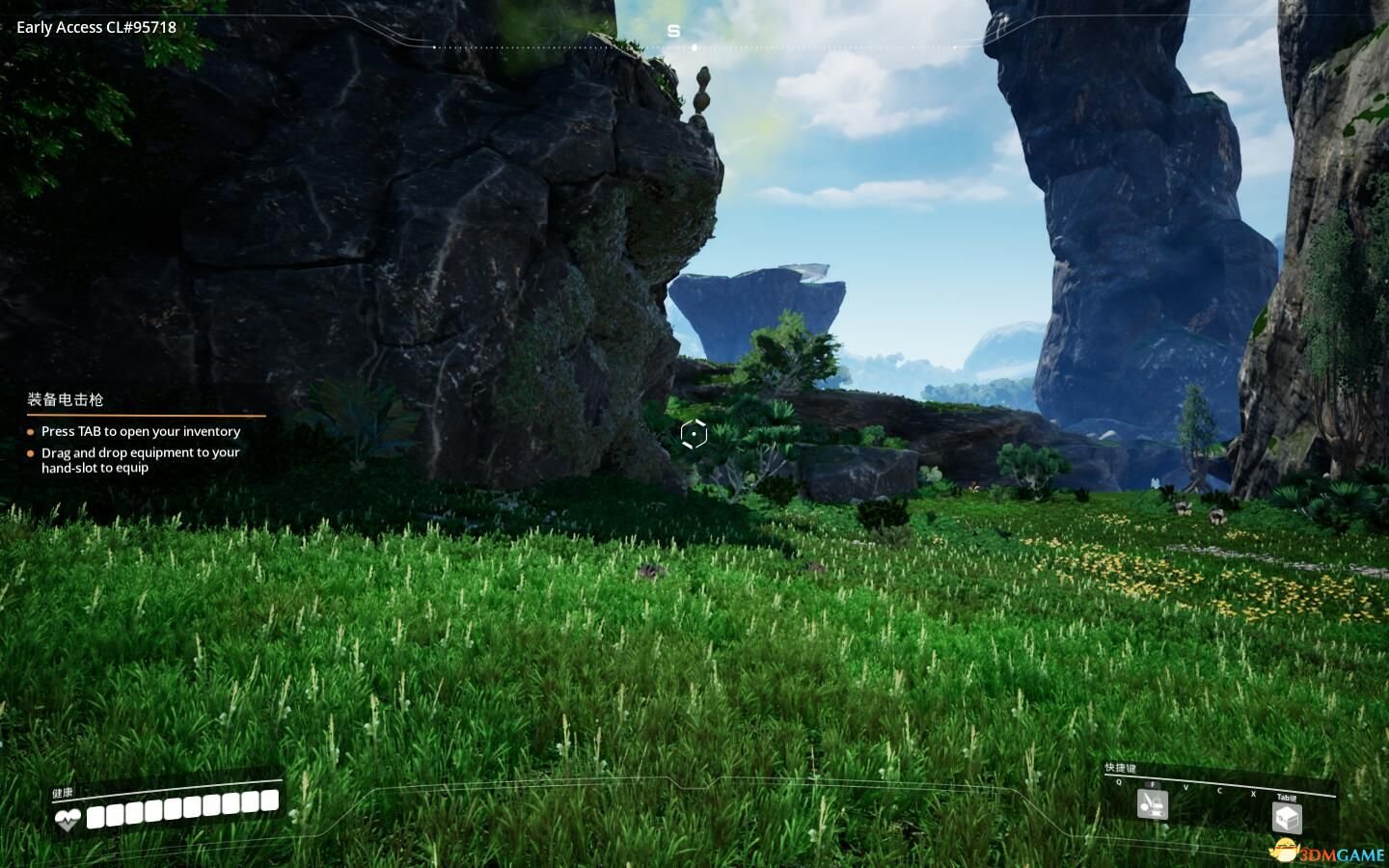Collapse the 装备电击枪 tutorial panel
This screenshot has width=1389, height=868.
[63, 399]
